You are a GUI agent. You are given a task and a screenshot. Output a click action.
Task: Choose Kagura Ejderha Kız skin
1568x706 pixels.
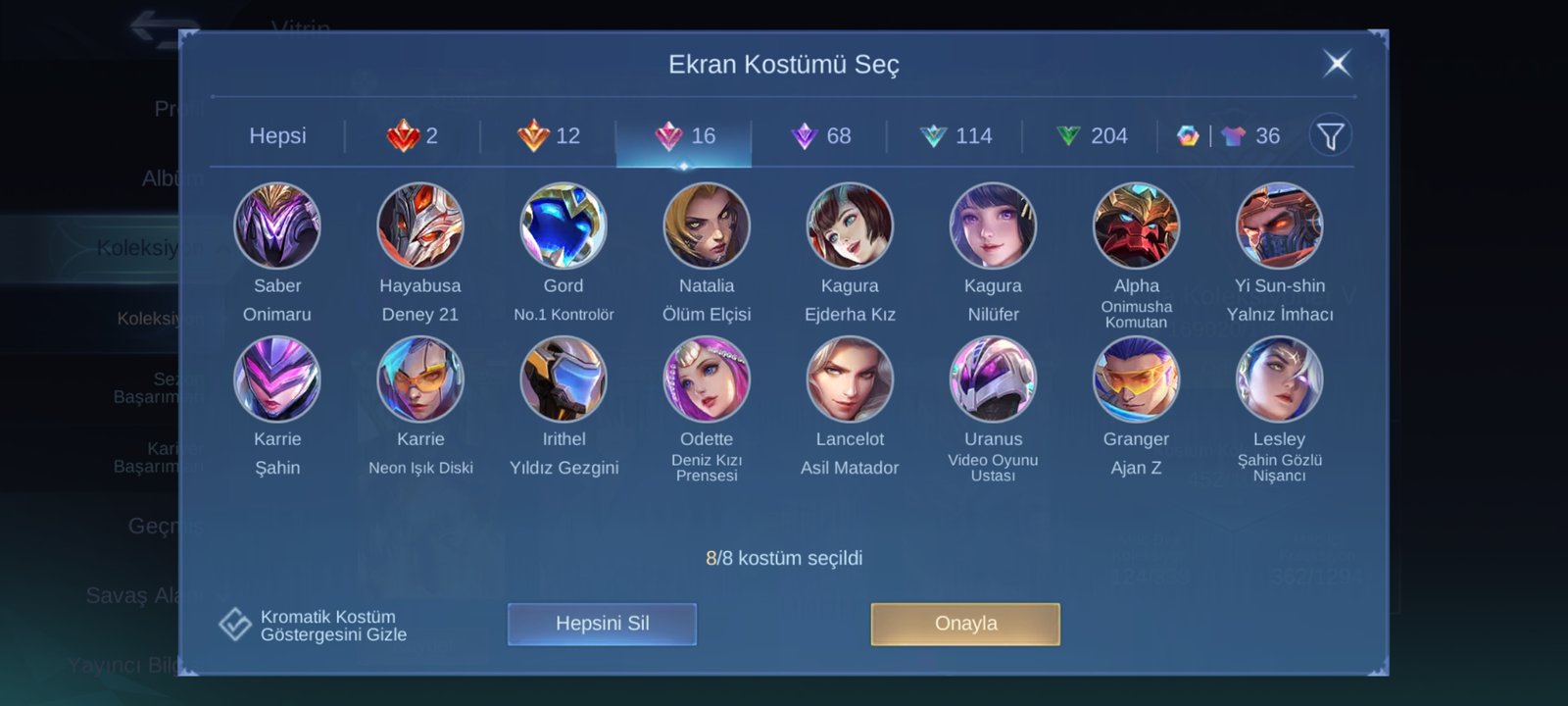[x=850, y=227]
